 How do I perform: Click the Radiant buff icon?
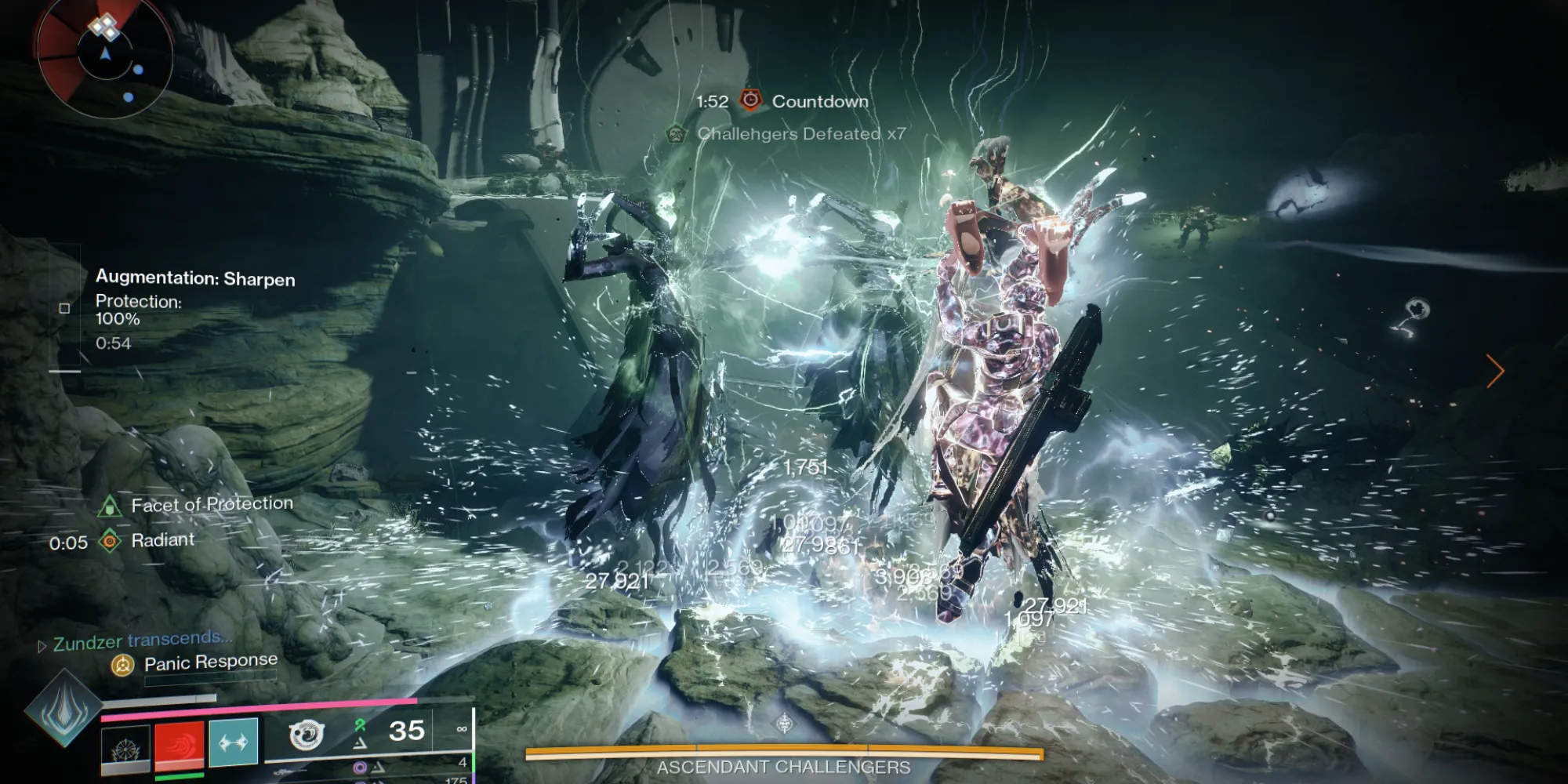(x=111, y=540)
